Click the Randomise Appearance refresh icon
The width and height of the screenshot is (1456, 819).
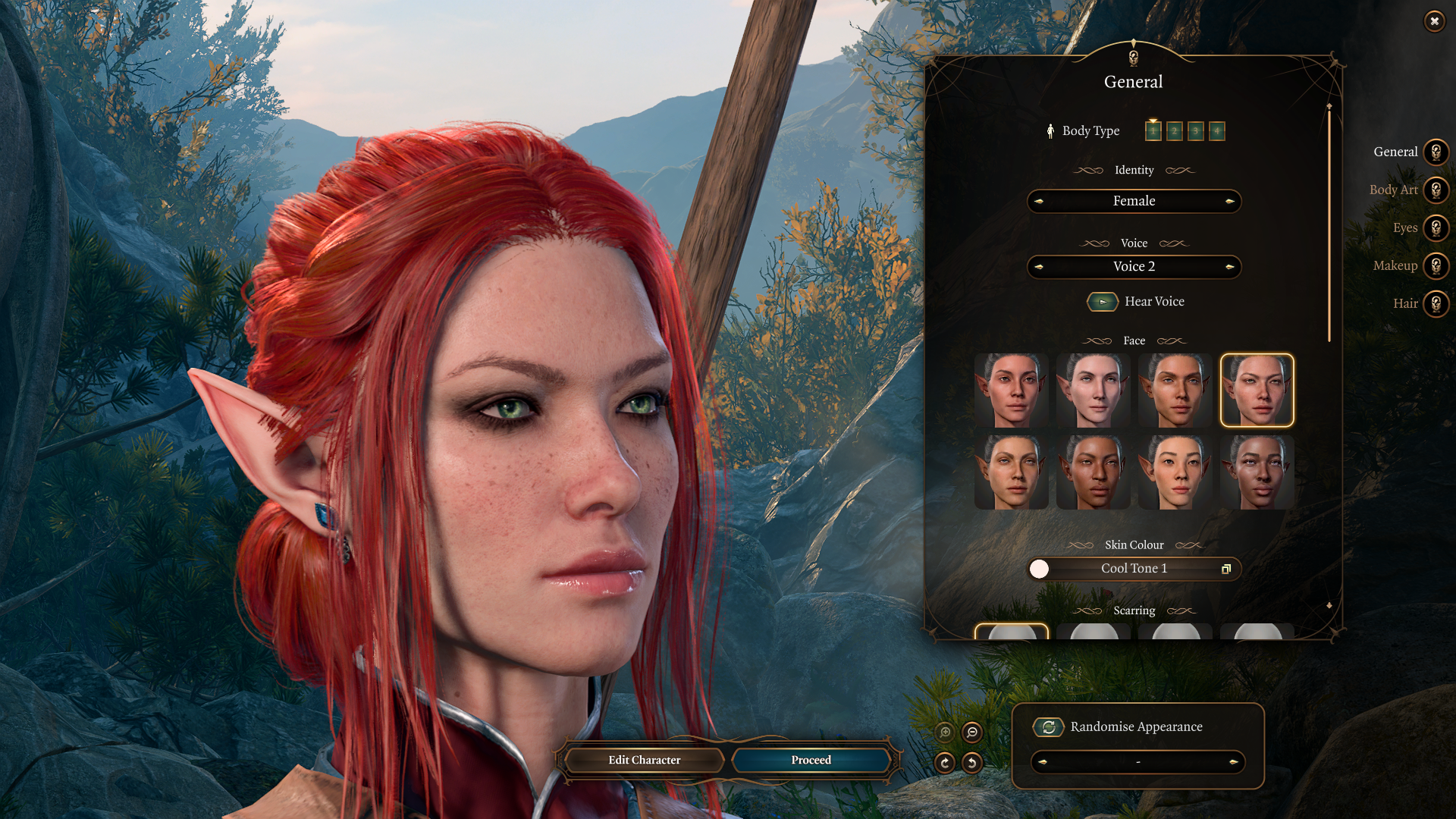(1047, 726)
